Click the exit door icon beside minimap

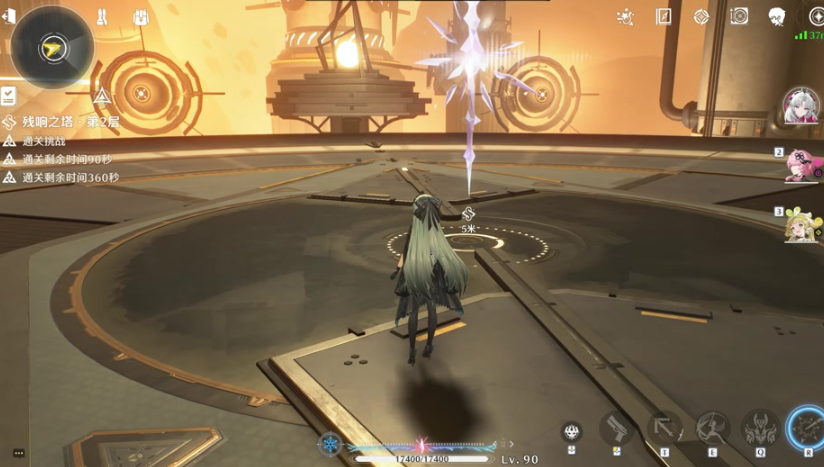[8, 17]
